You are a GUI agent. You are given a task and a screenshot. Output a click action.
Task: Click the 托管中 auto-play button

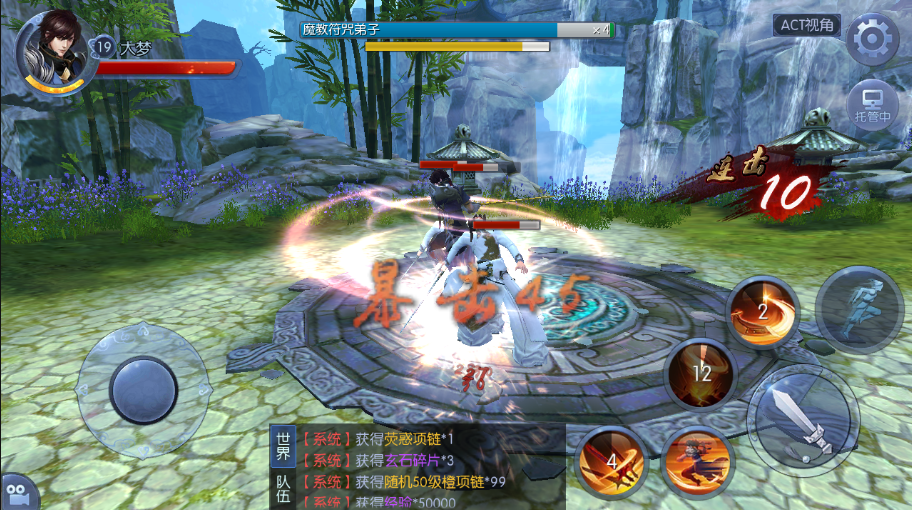pos(872,105)
